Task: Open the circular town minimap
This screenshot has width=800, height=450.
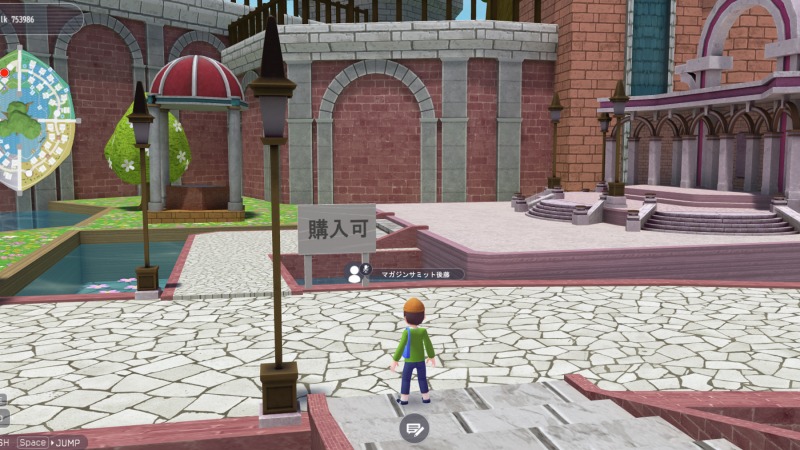Action: click(x=35, y=120)
